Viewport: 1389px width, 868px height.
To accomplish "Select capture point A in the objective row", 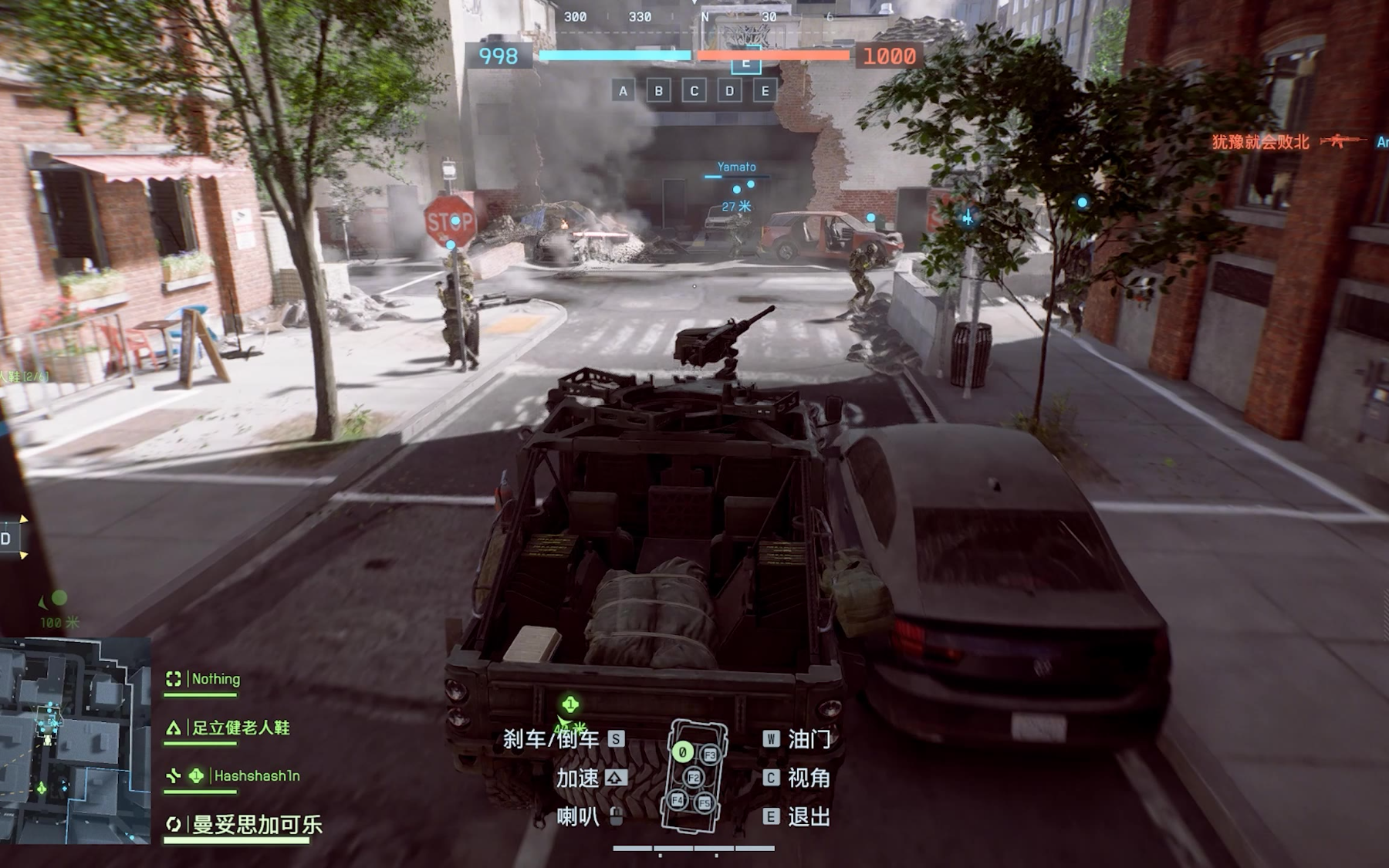I will point(624,91).
